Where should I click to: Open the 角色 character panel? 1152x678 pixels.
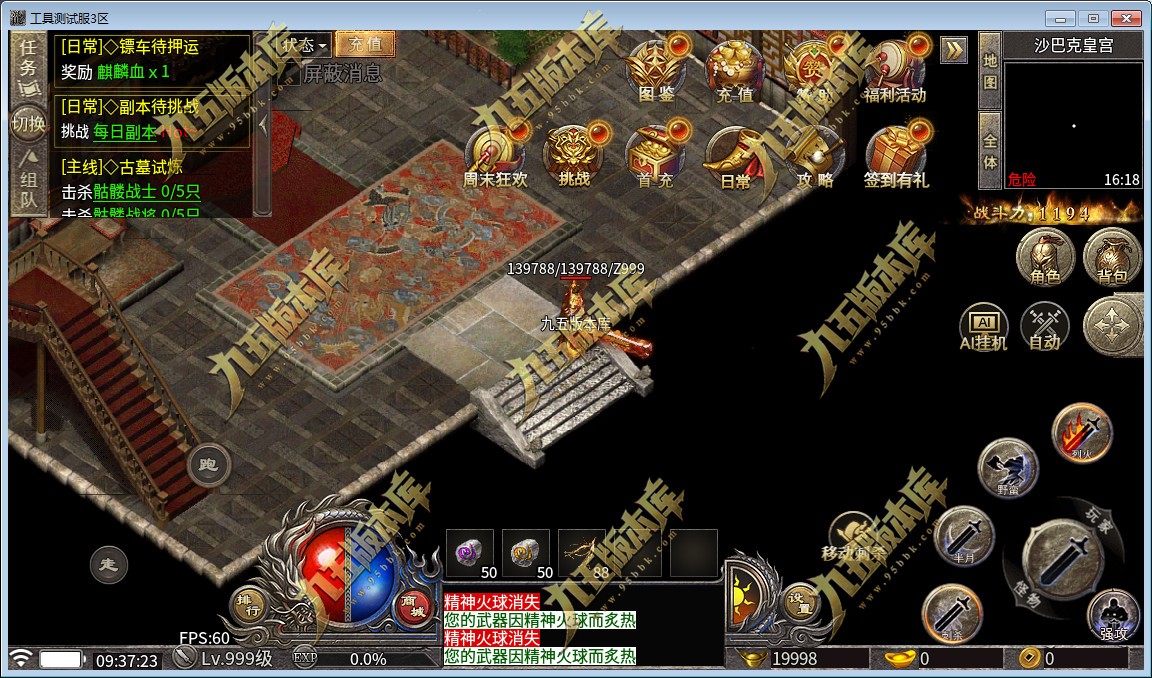click(x=1045, y=257)
